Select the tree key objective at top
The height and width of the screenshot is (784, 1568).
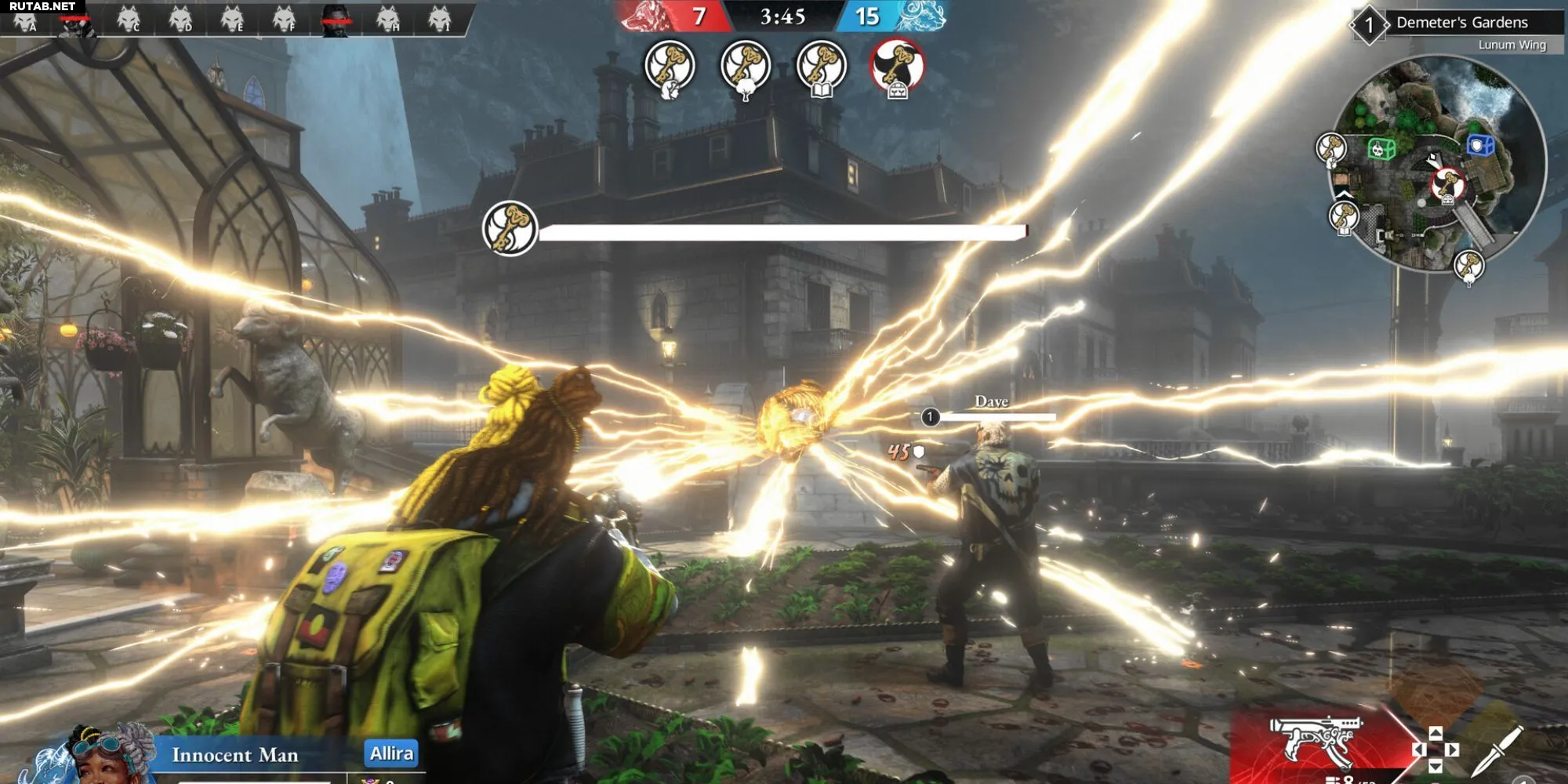(x=745, y=67)
